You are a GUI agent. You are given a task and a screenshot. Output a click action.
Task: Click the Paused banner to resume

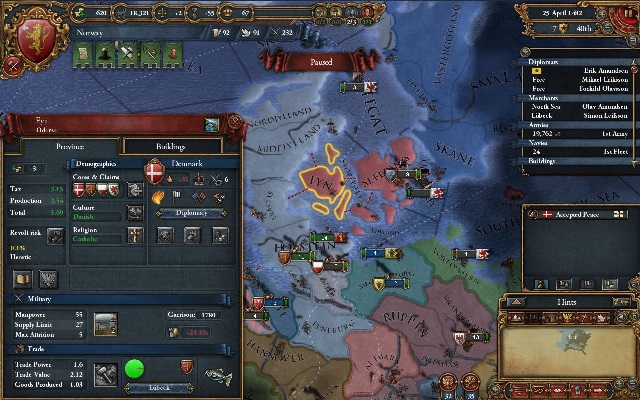pos(324,61)
